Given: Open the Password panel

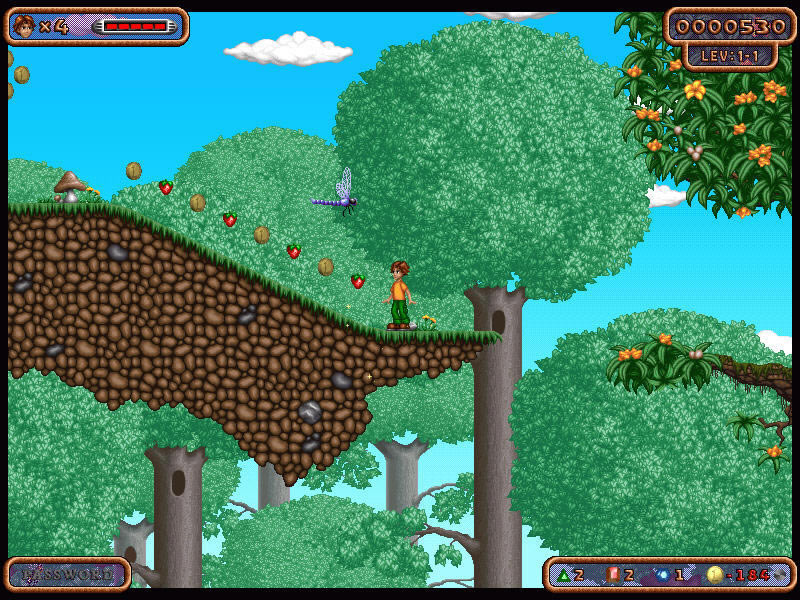Looking at the screenshot, I should coord(67,574).
